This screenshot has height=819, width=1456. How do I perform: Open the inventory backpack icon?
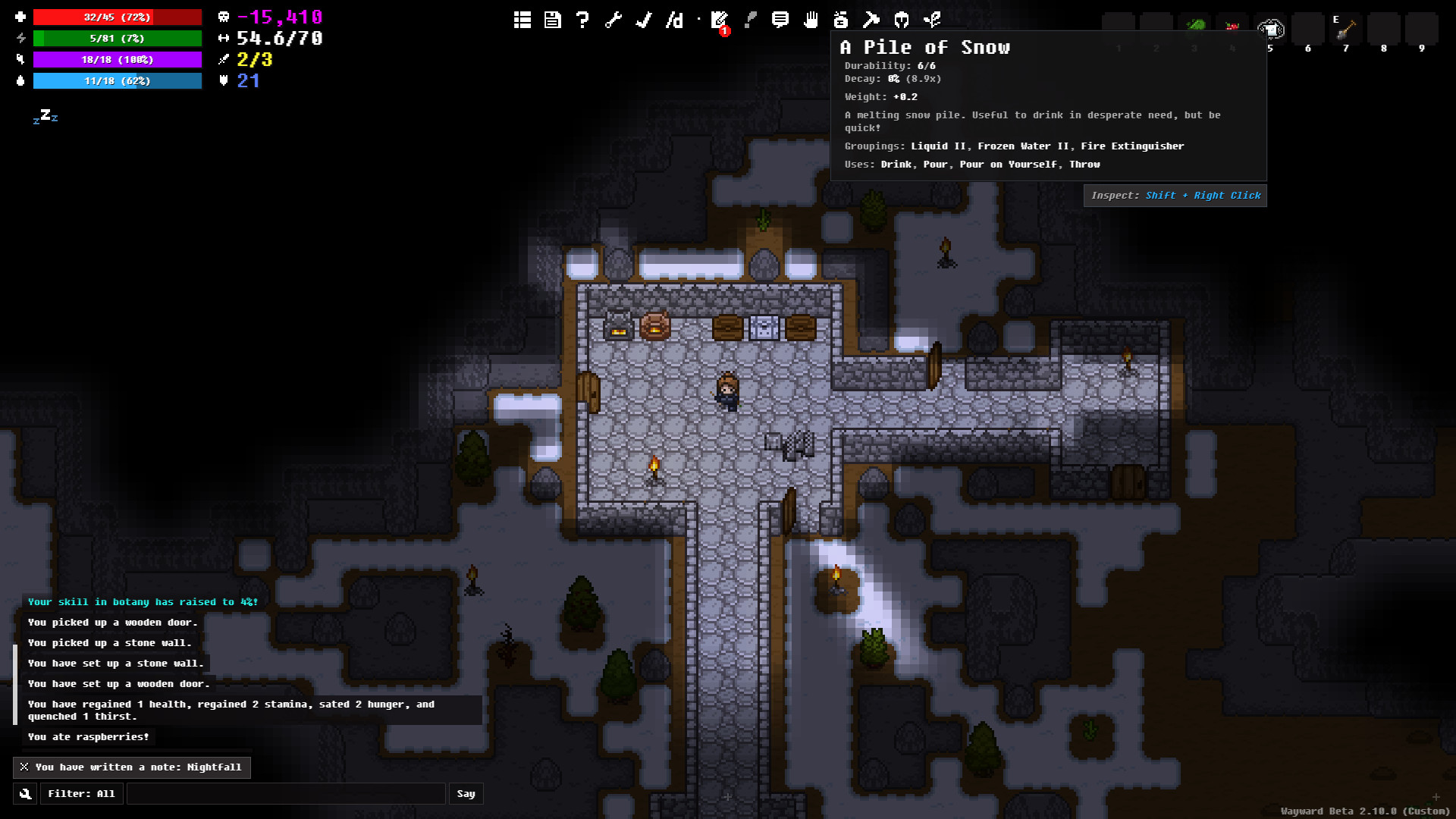pyautogui.click(x=841, y=20)
